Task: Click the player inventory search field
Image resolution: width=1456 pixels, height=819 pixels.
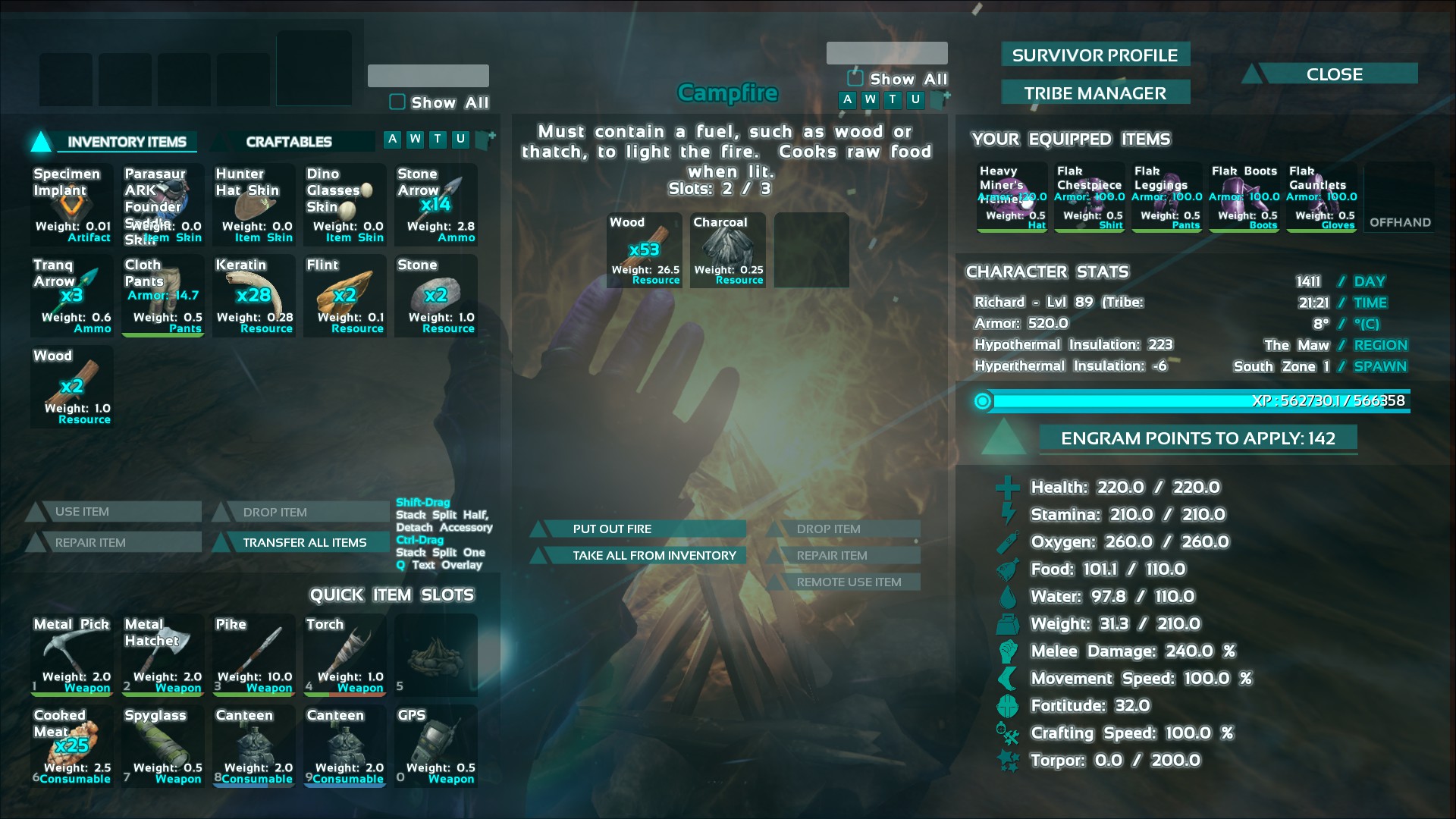Action: point(428,76)
